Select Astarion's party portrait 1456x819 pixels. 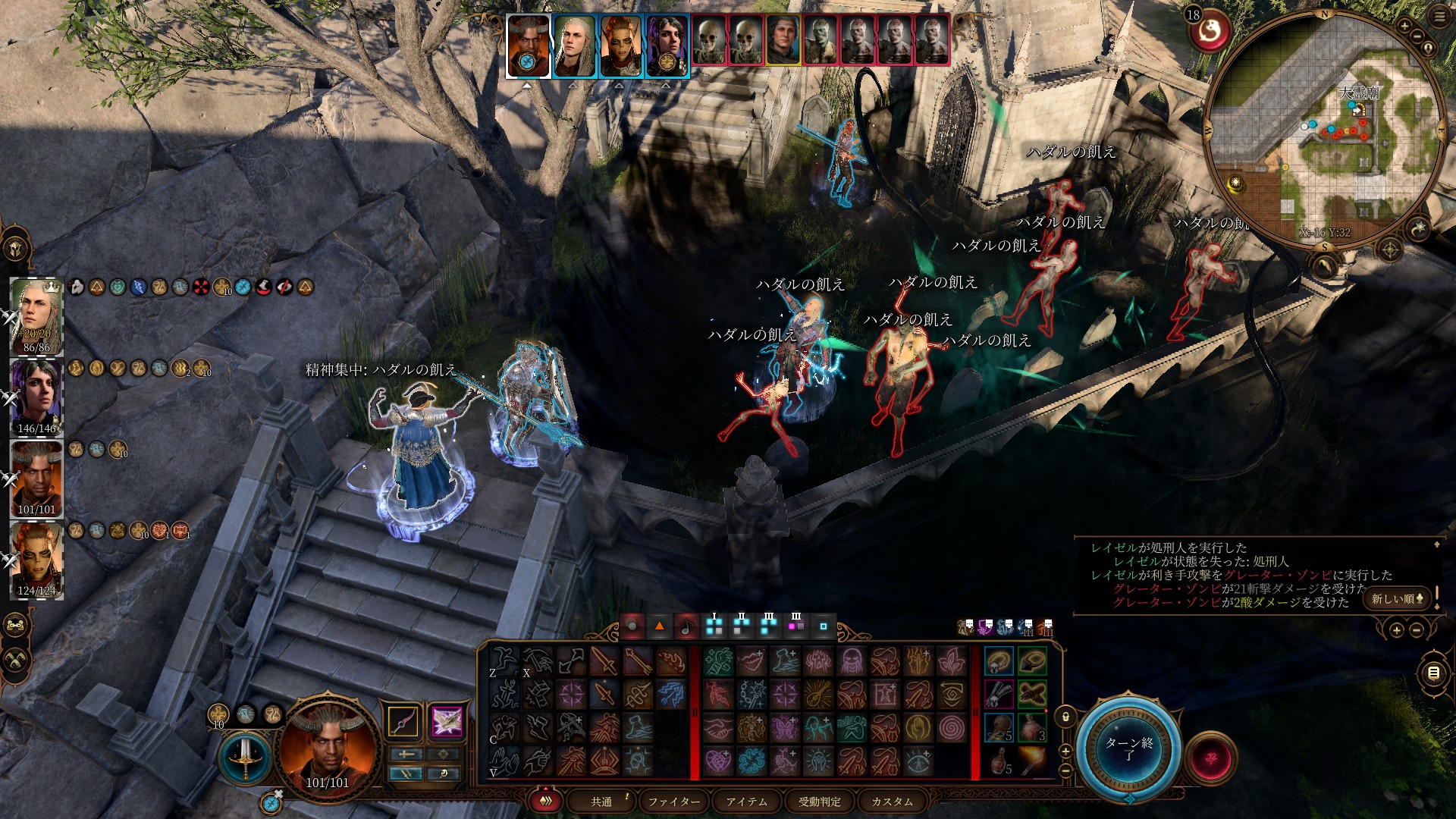(x=36, y=316)
